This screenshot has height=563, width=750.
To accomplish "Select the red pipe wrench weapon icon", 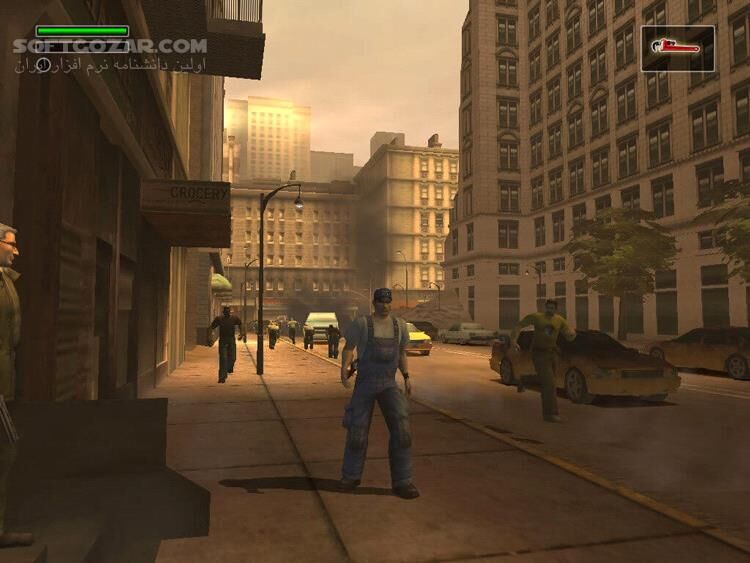I will coord(677,47).
